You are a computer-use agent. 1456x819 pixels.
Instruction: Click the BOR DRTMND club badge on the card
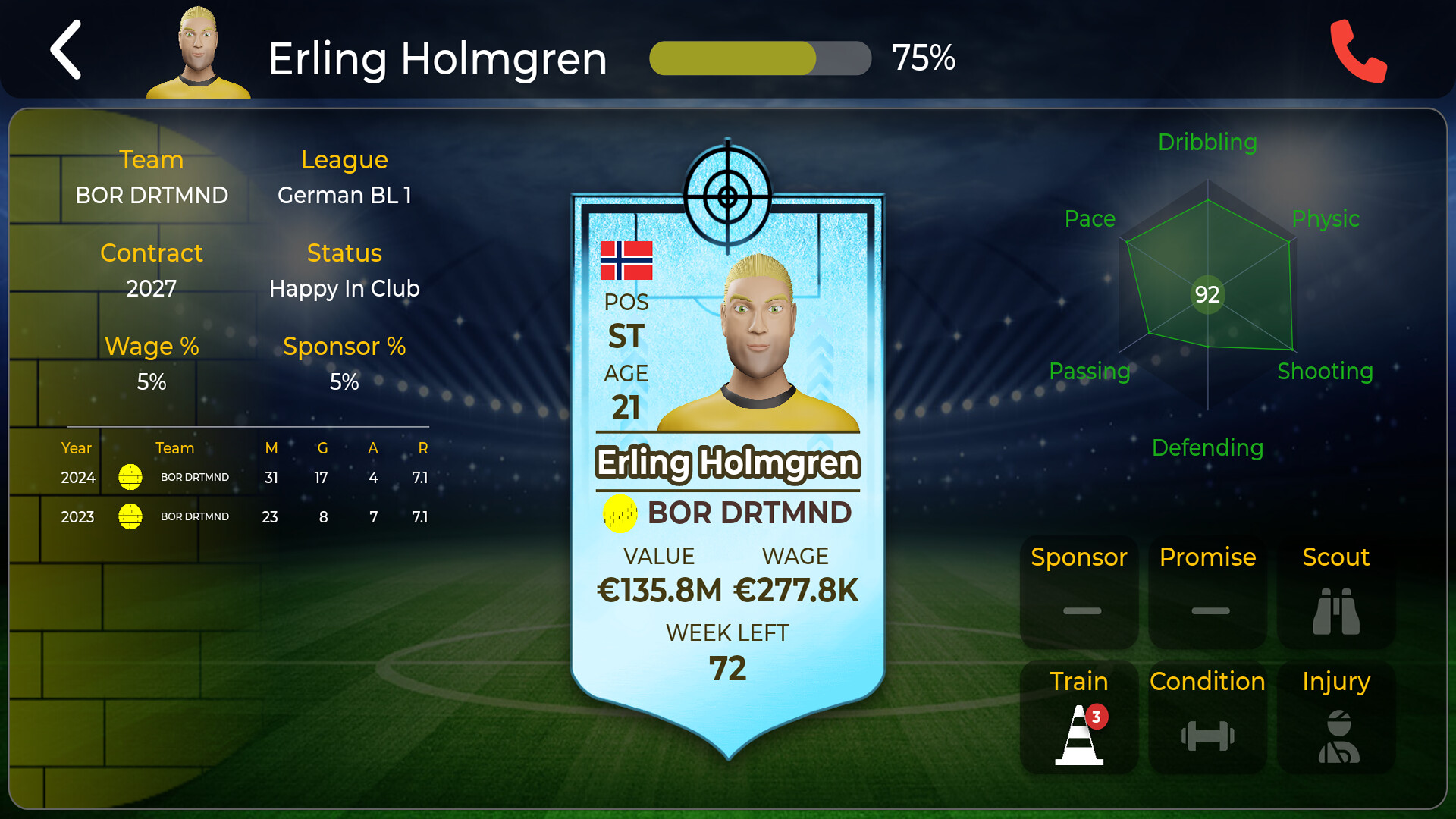[620, 513]
